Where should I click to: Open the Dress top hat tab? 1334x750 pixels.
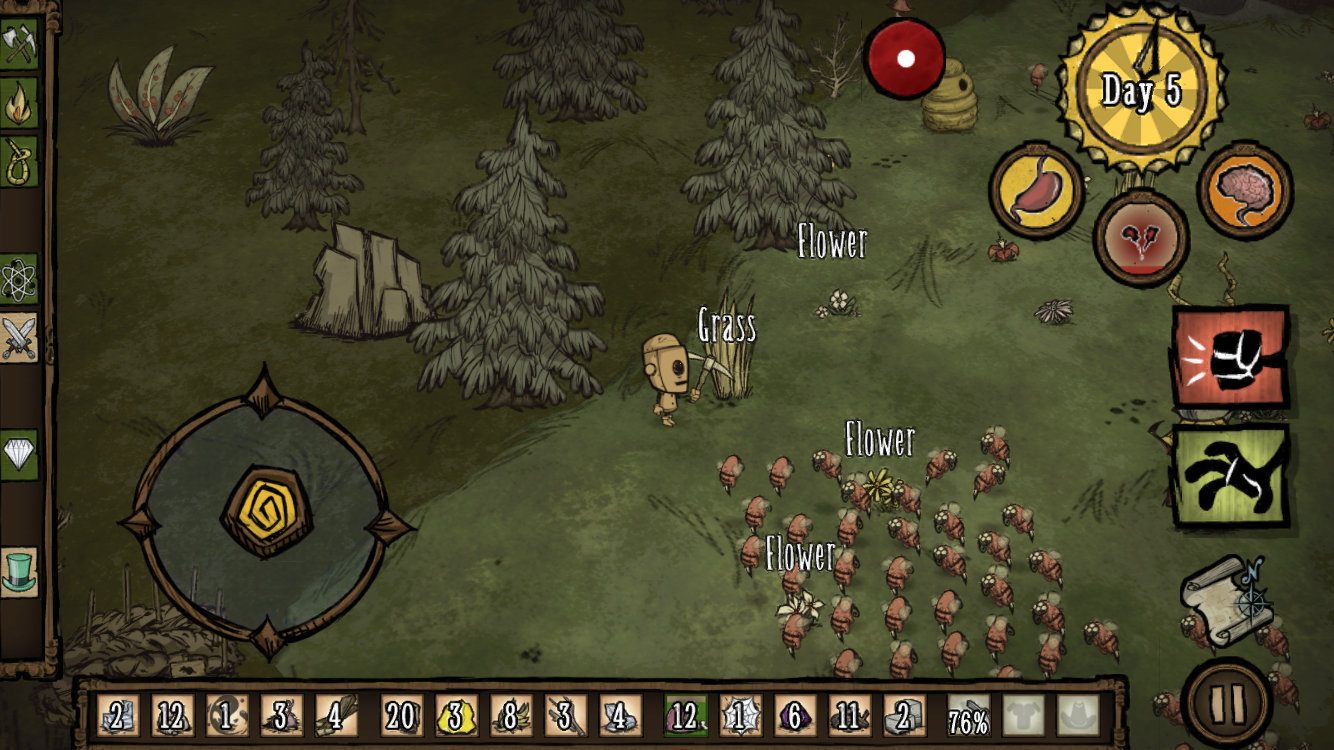tap(18, 573)
